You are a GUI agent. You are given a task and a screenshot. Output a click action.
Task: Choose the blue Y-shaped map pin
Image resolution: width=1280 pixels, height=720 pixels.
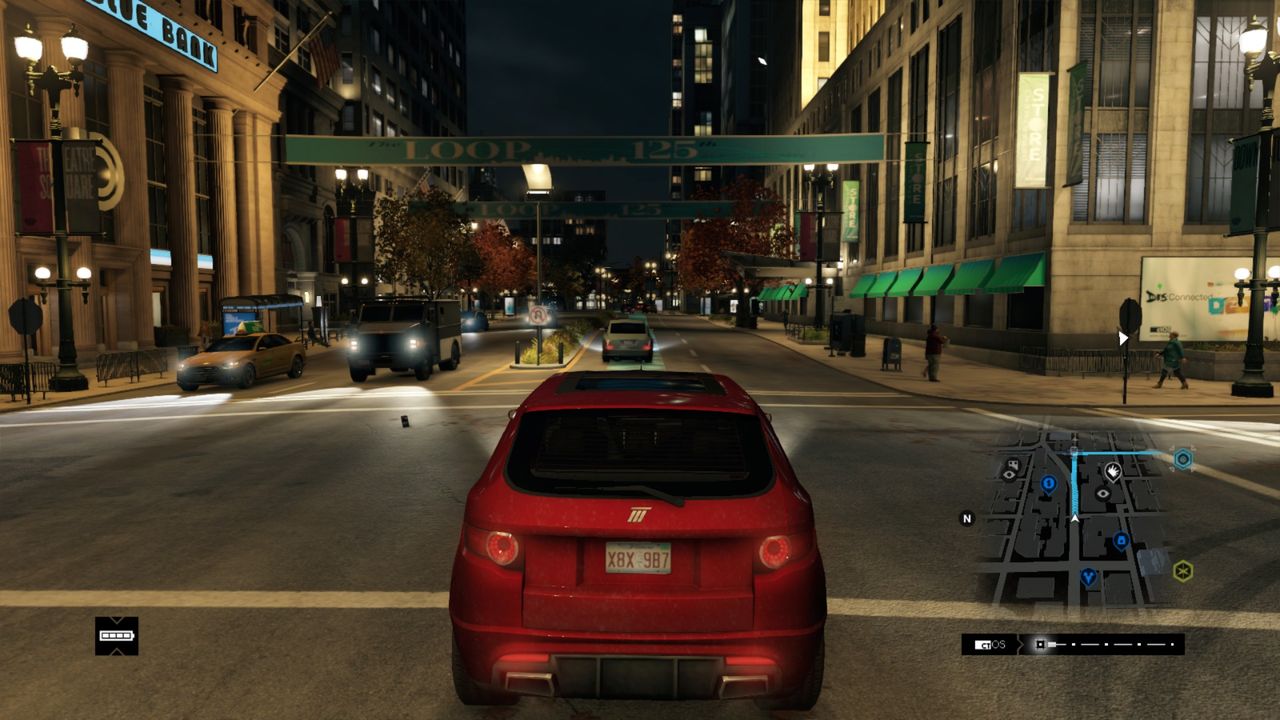[1088, 577]
